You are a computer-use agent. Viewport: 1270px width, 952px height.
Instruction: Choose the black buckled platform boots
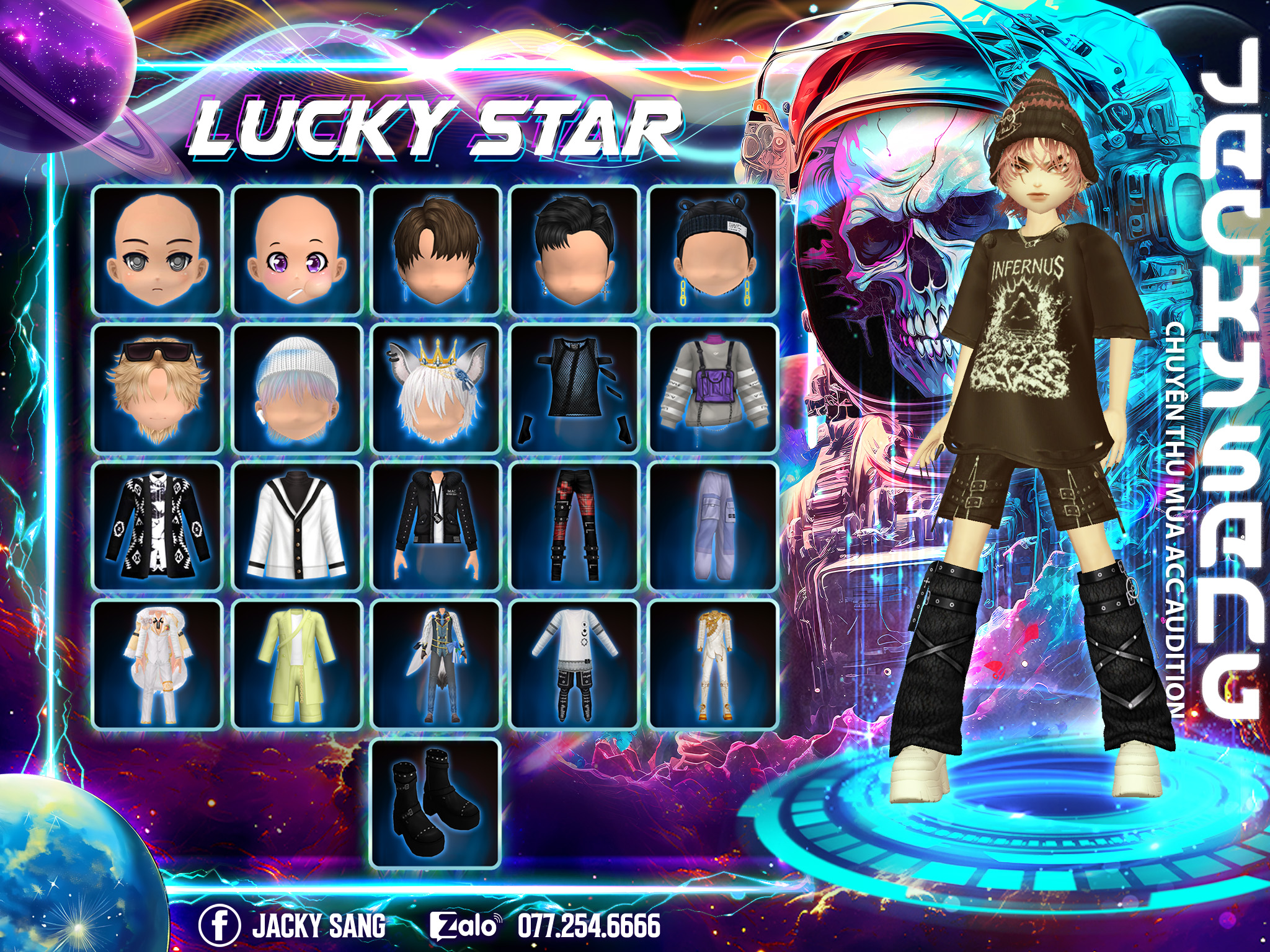[436, 804]
